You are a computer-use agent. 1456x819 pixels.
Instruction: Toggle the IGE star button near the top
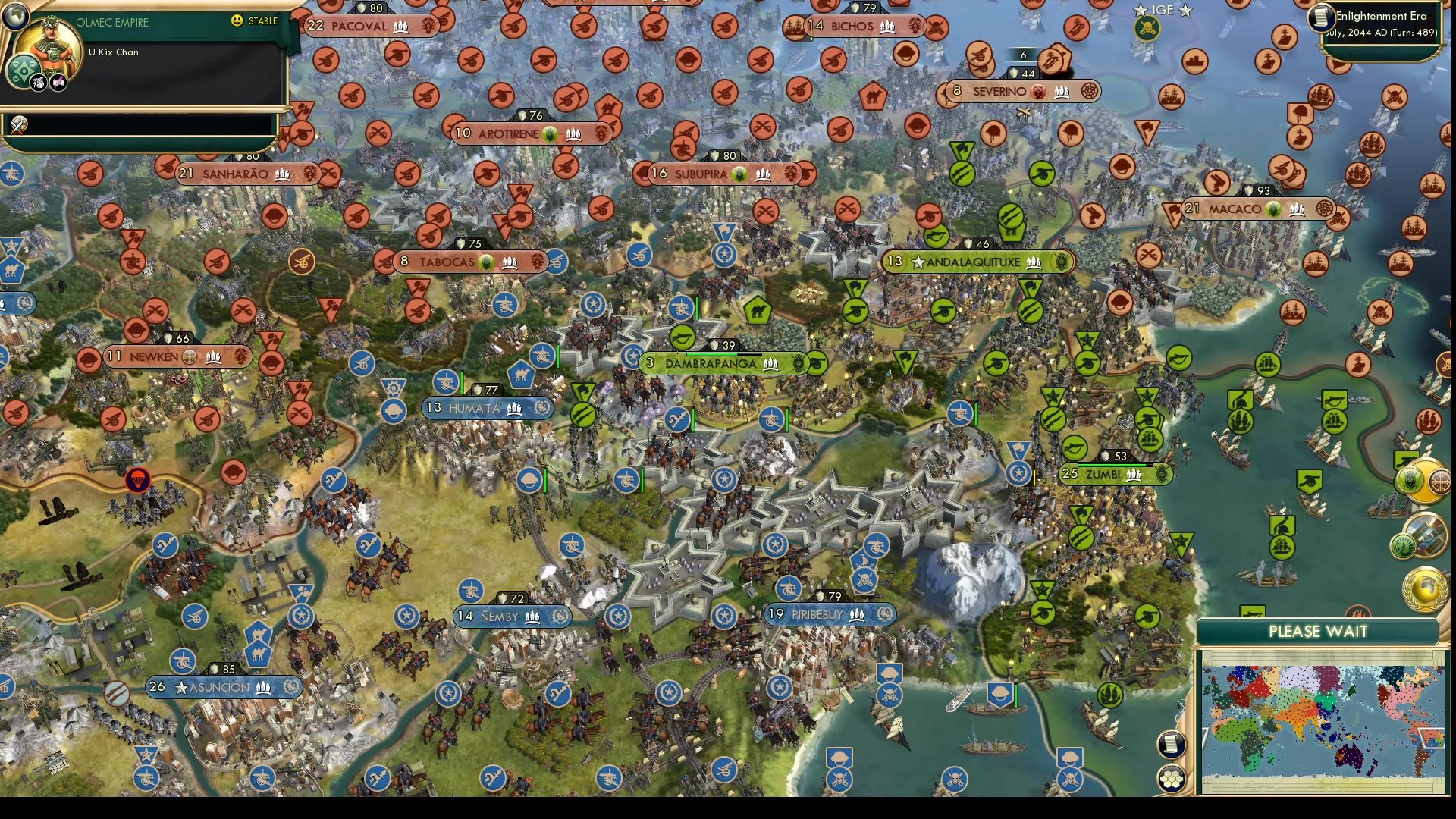[1141, 10]
